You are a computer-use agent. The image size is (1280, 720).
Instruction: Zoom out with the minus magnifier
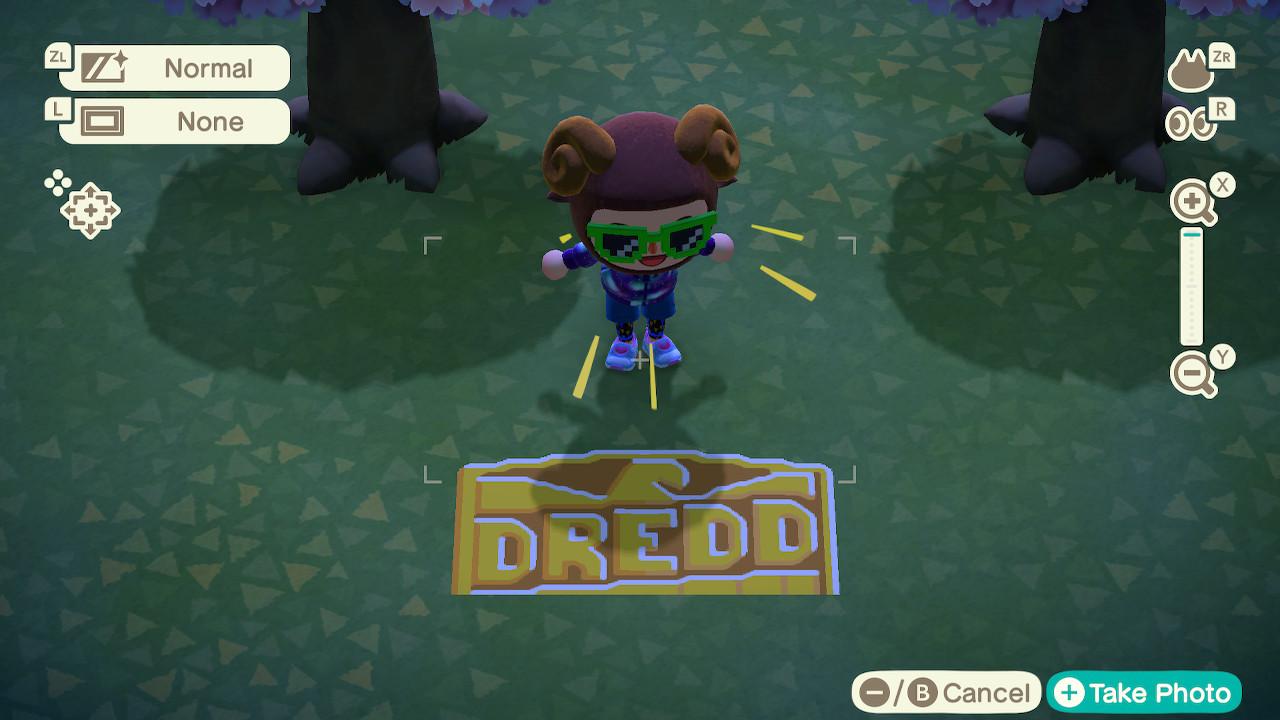point(1193,375)
